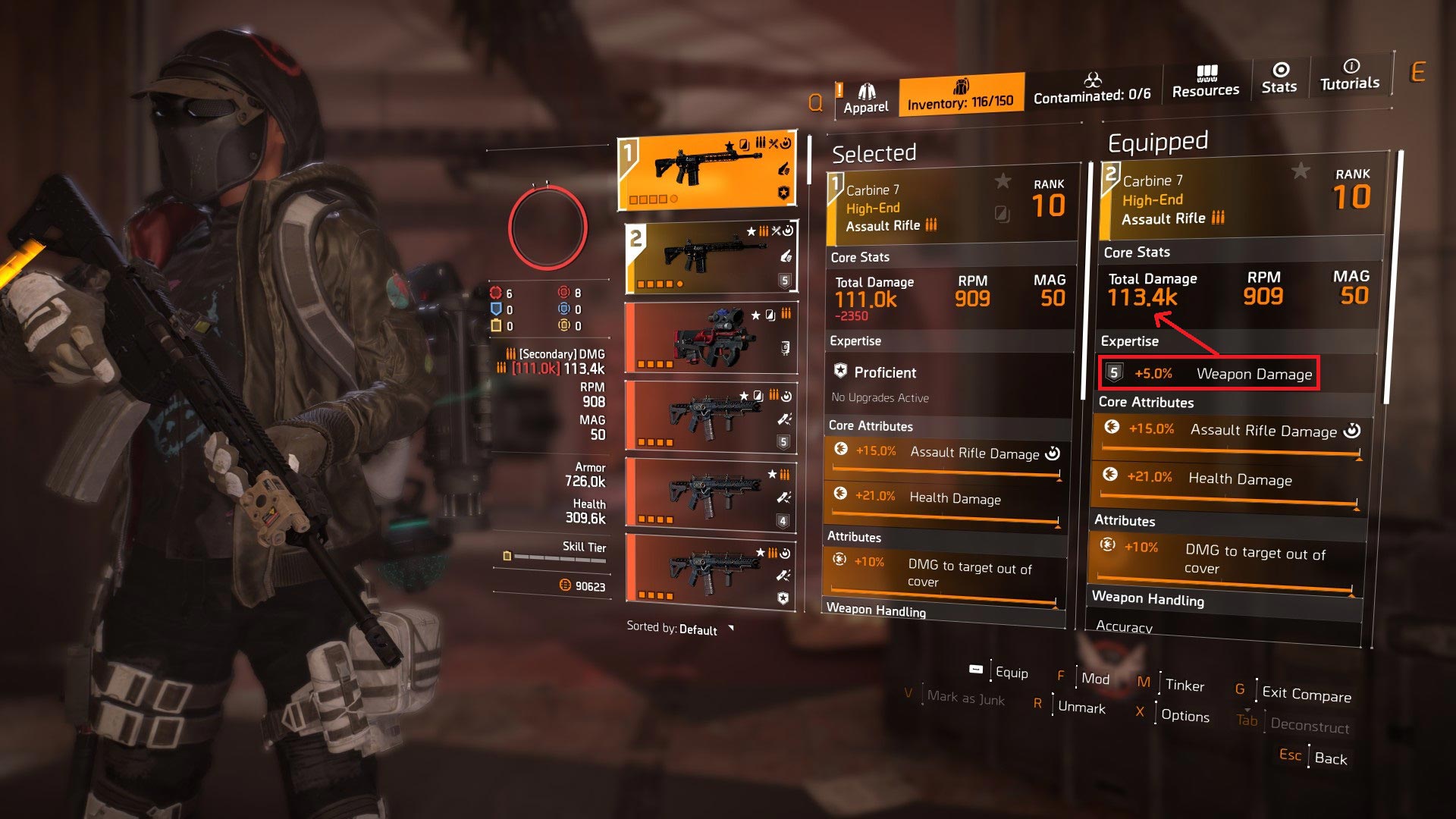This screenshot has height=819, width=1456.
Task: Open the Options menu
Action: coord(1185,716)
